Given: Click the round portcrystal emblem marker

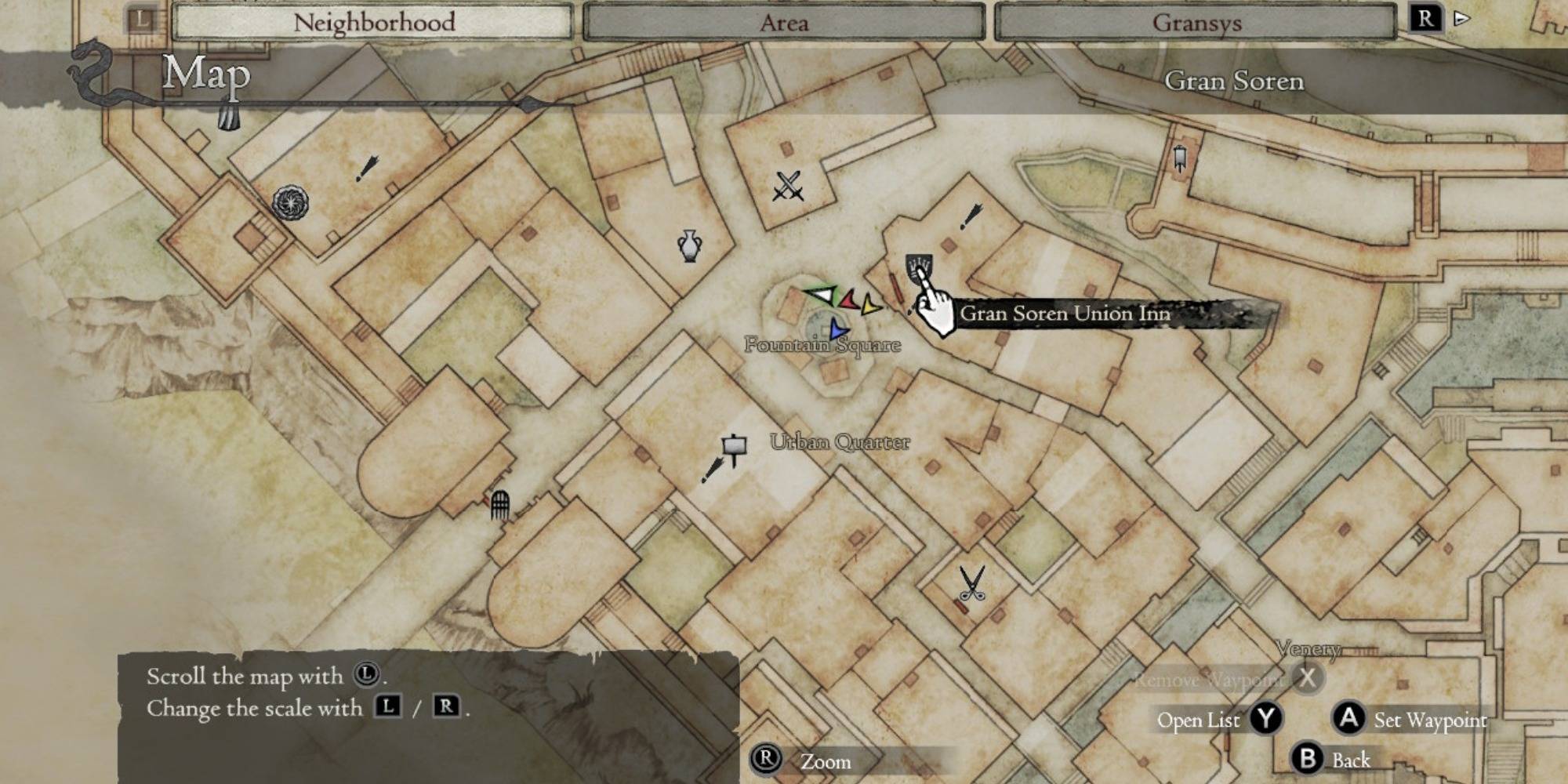Looking at the screenshot, I should pyautogui.click(x=290, y=203).
